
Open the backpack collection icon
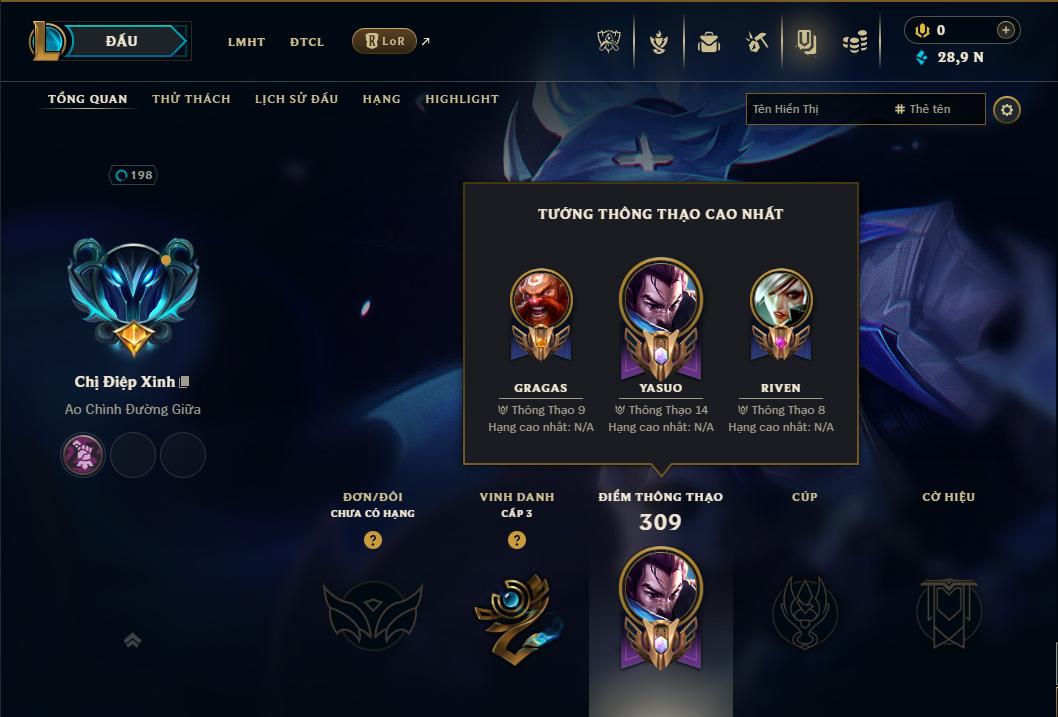[x=709, y=42]
